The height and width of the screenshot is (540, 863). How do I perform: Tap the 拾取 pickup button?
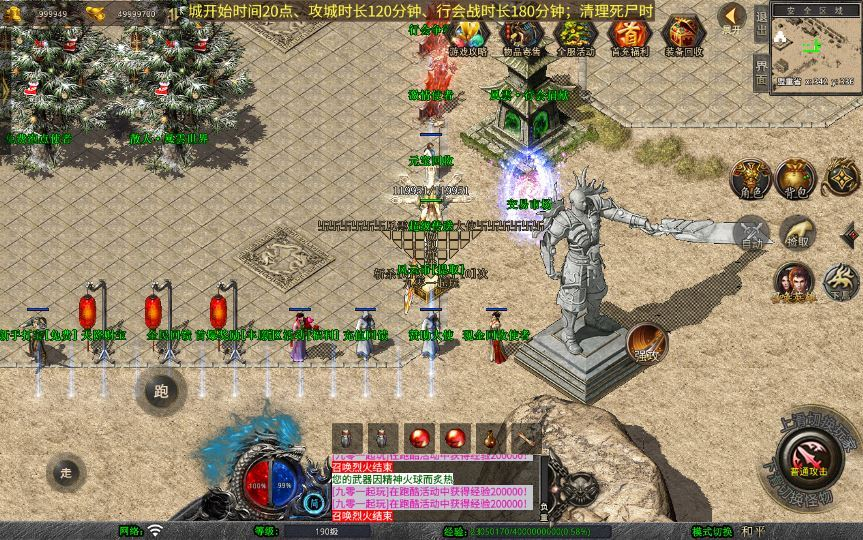pos(797,232)
